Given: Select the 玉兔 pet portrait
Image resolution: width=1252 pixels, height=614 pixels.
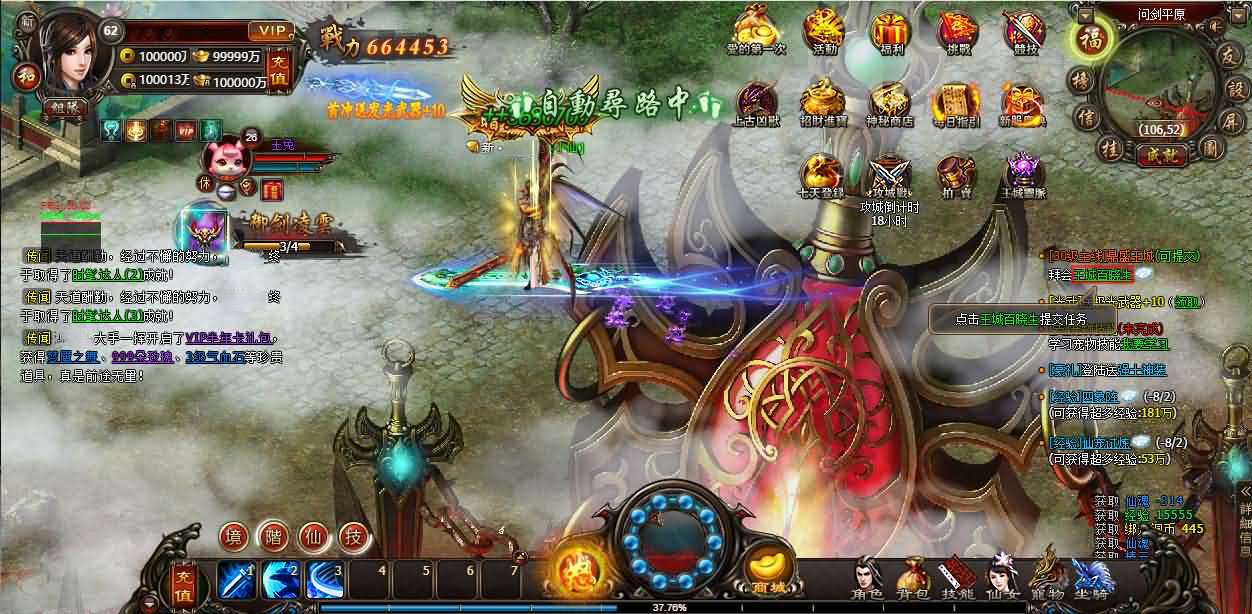Looking at the screenshot, I should point(221,155).
